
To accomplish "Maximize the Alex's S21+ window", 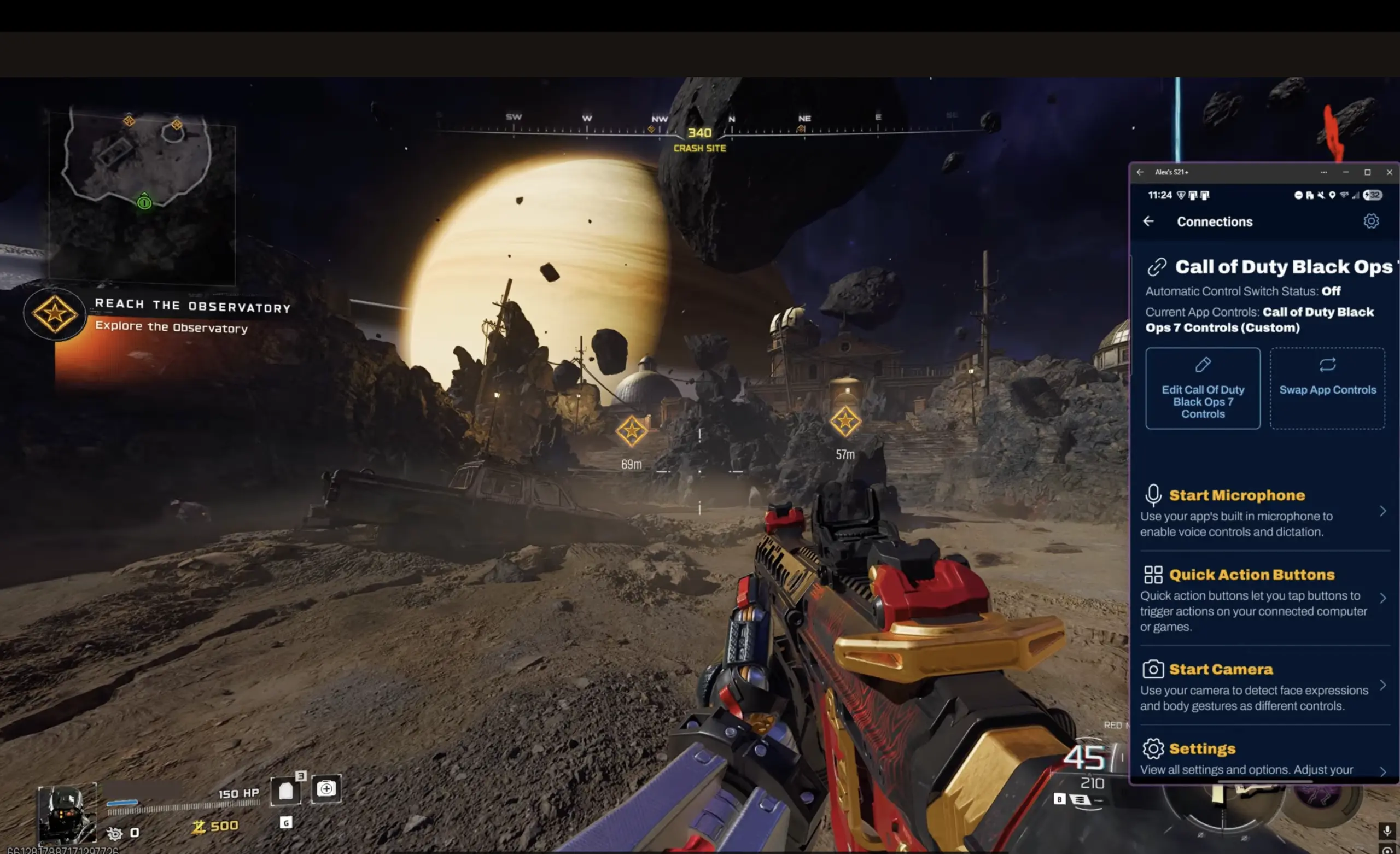I will pos(1368,172).
